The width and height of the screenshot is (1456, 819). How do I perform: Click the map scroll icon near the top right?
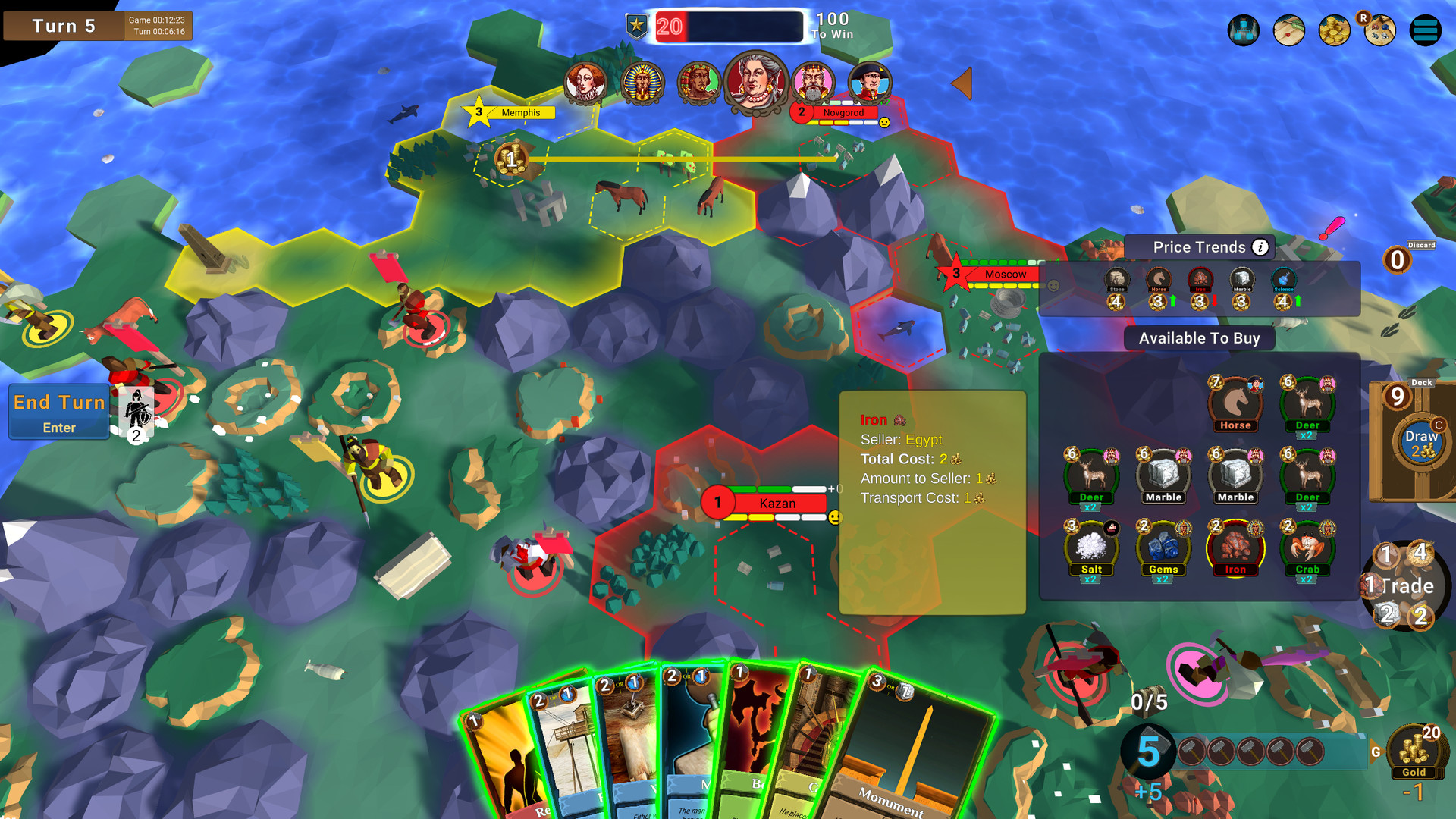pyautogui.click(x=1288, y=31)
